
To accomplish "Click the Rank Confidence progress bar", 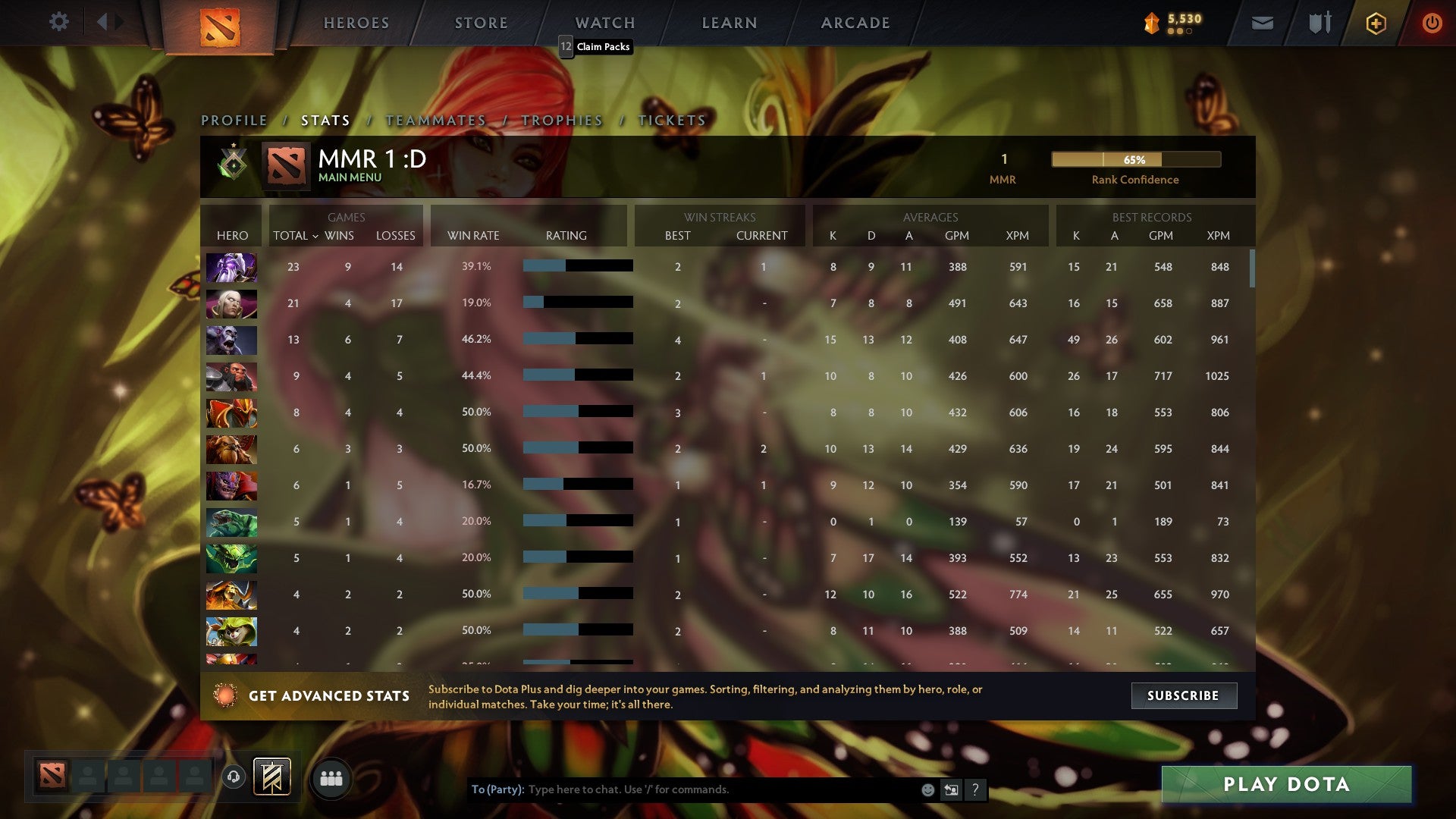I will click(x=1134, y=160).
